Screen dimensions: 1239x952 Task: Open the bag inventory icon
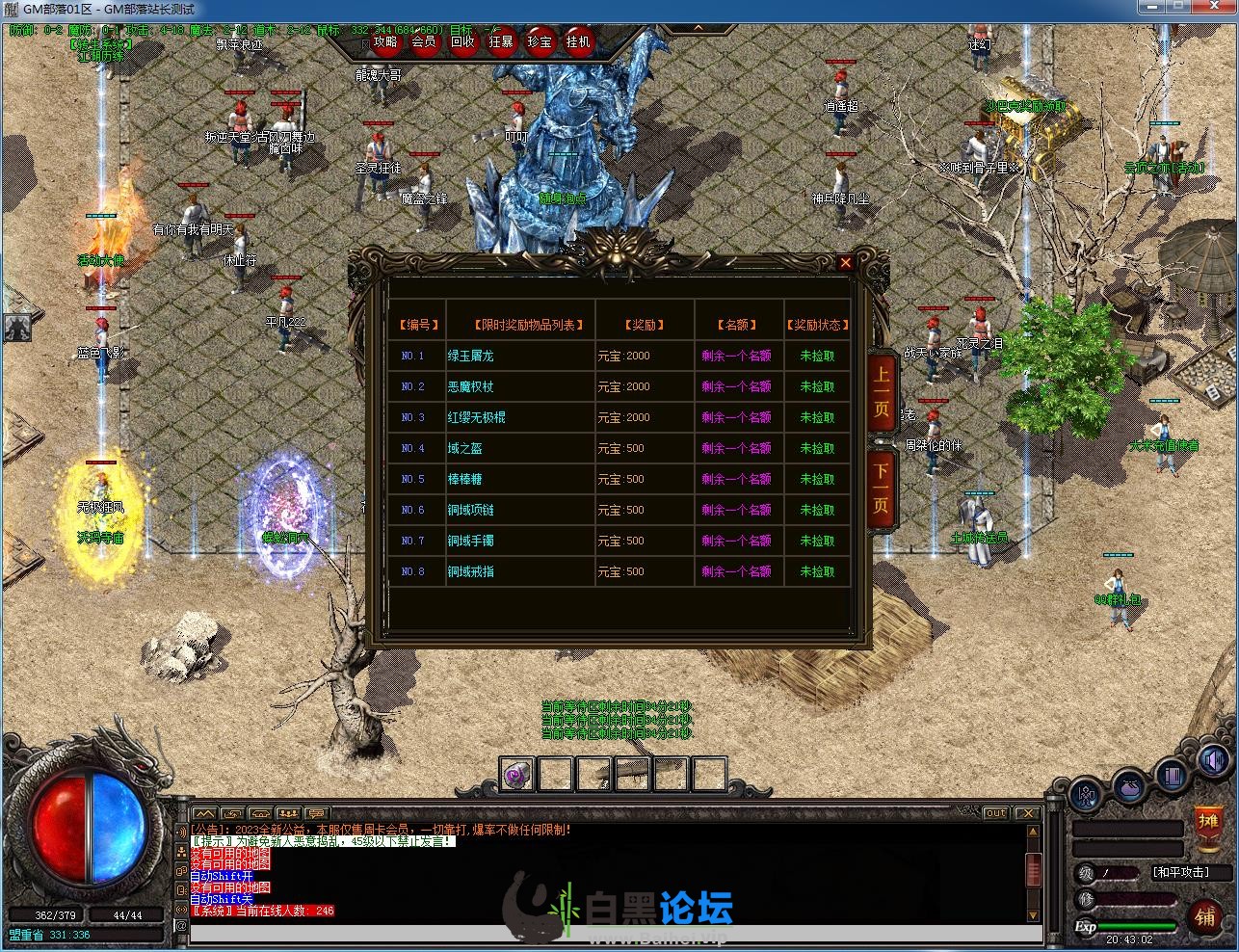[1129, 786]
